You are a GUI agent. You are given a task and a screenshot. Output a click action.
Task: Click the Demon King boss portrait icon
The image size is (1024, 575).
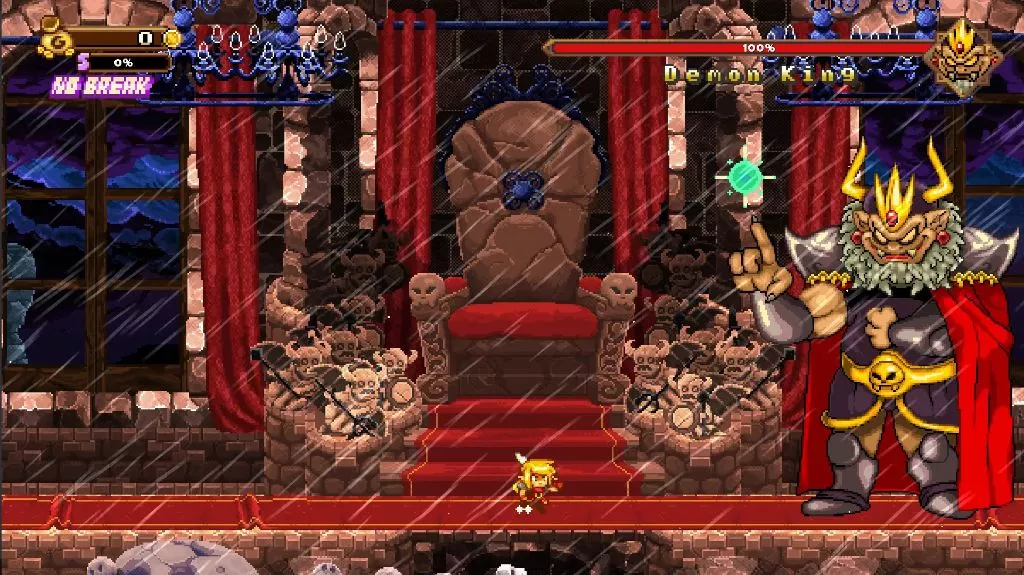coord(962,56)
